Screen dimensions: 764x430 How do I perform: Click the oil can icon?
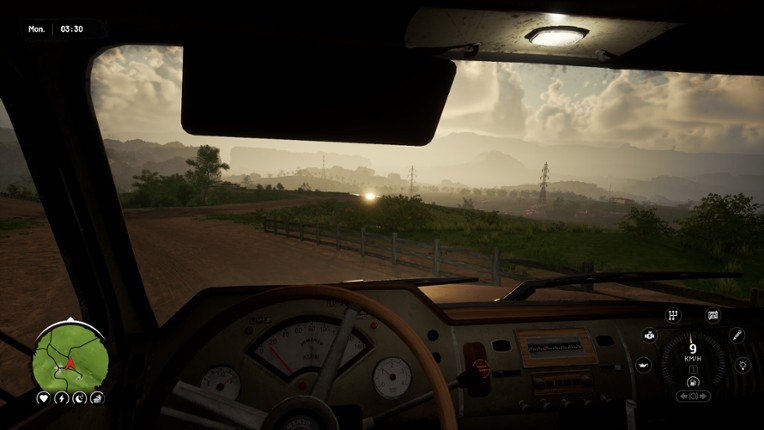click(x=643, y=366)
